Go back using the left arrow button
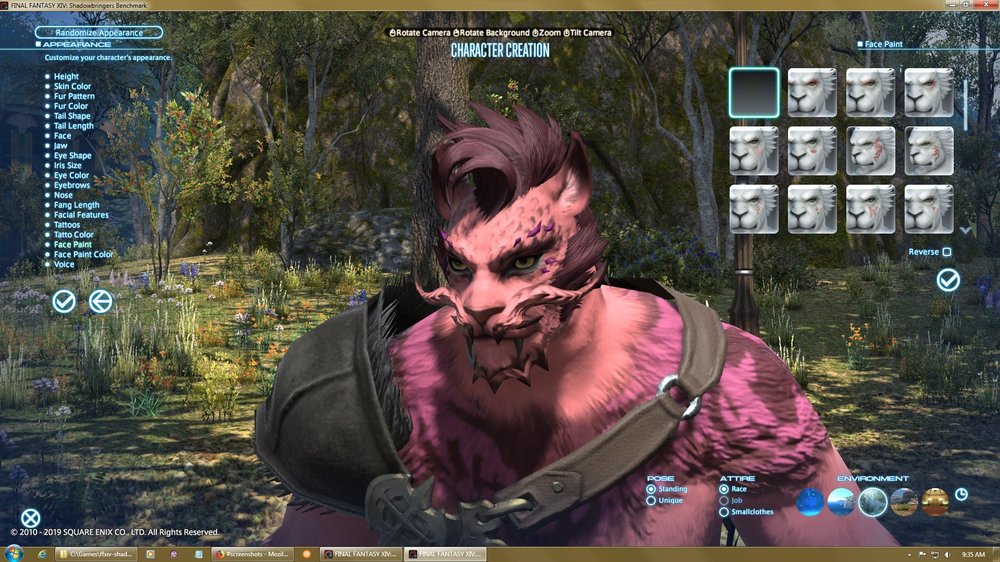 tap(101, 300)
